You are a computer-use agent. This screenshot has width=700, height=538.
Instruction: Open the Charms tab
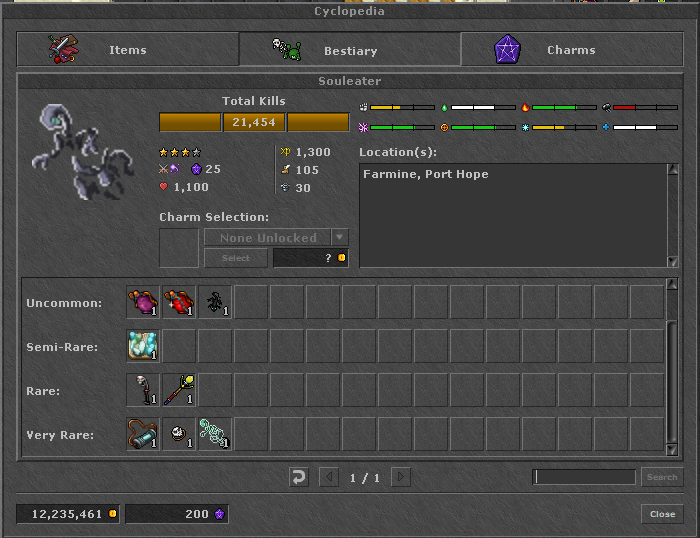pyautogui.click(x=571, y=50)
